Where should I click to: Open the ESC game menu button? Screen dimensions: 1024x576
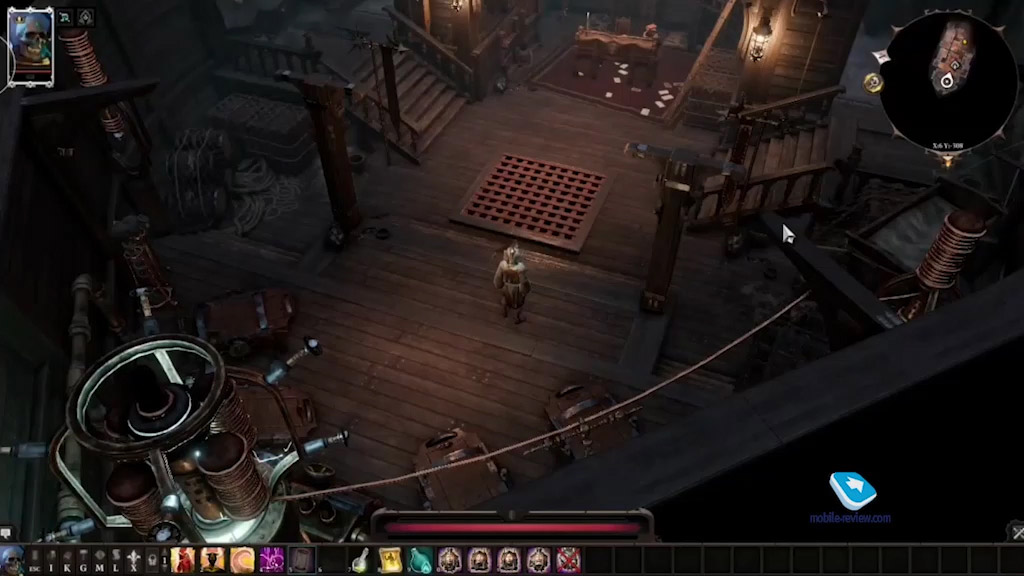tap(37, 560)
